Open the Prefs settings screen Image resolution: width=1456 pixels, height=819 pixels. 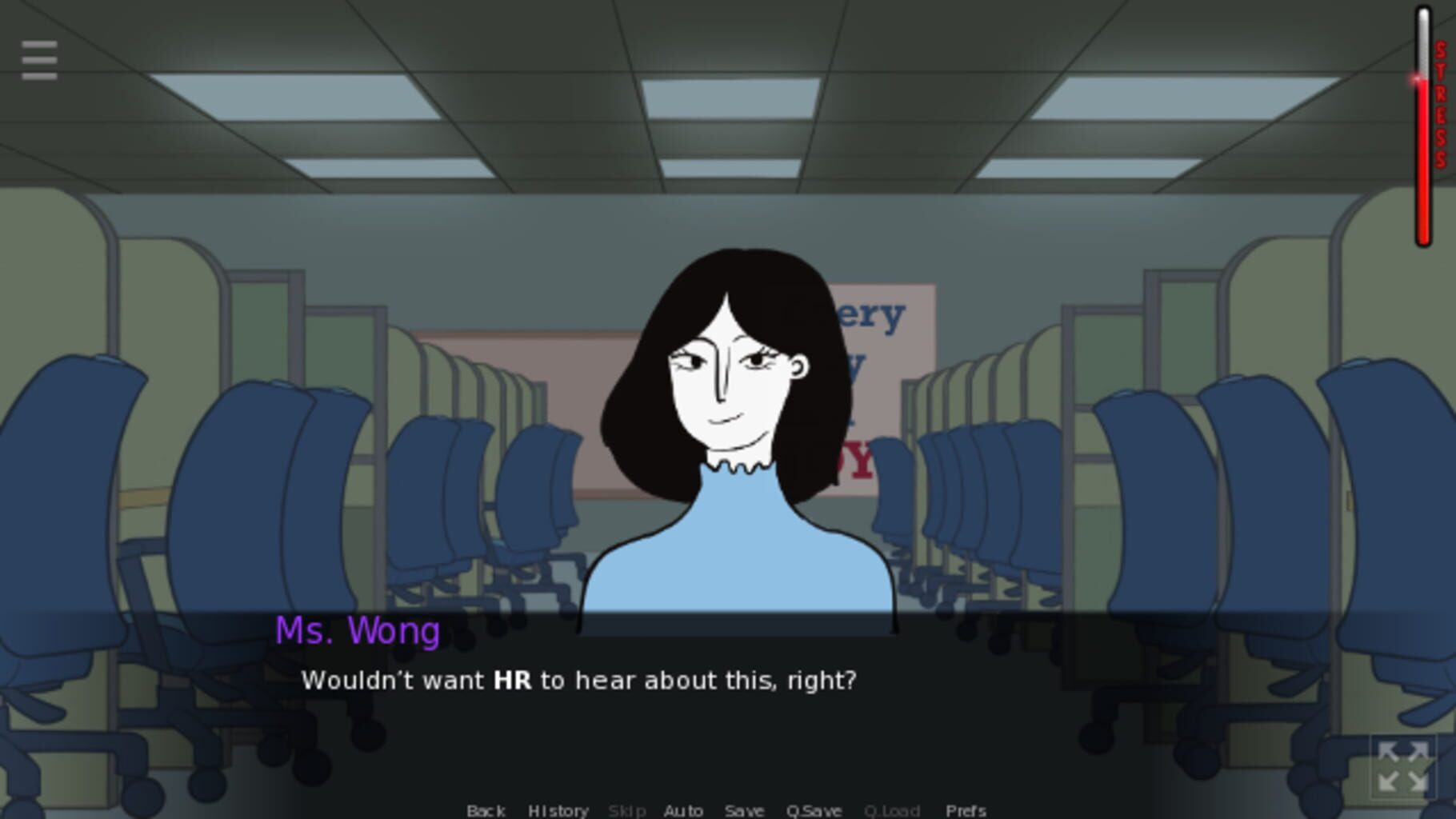pyautogui.click(x=964, y=810)
